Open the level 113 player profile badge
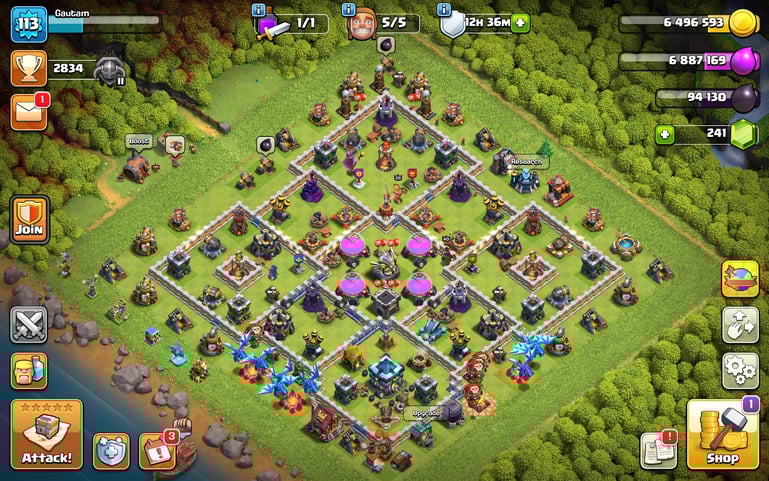Viewport: 769px width, 481px height. coord(29,24)
